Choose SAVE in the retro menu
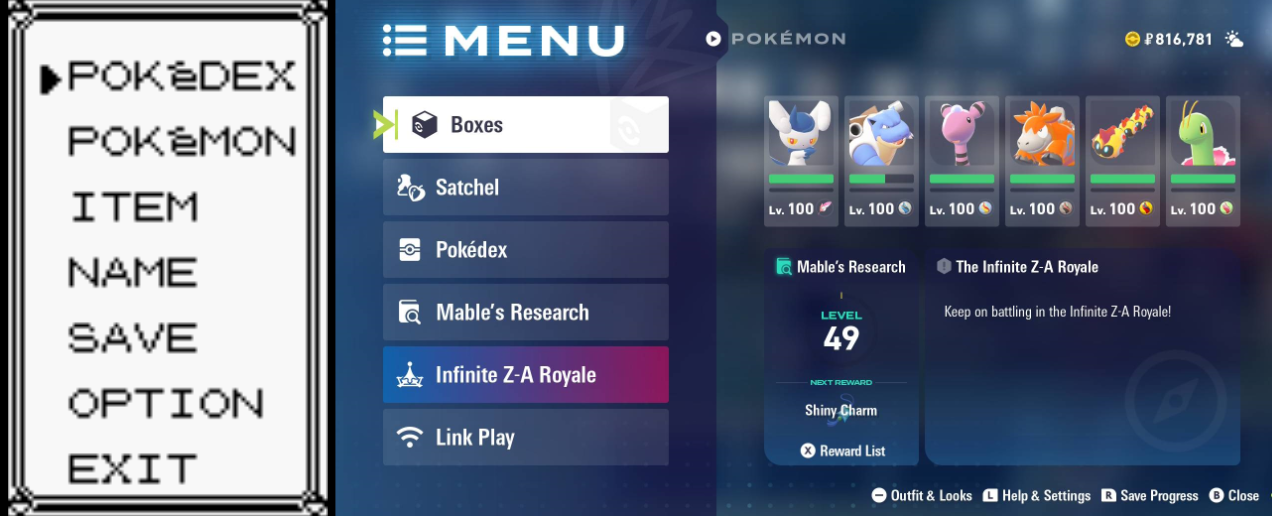 click(132, 338)
